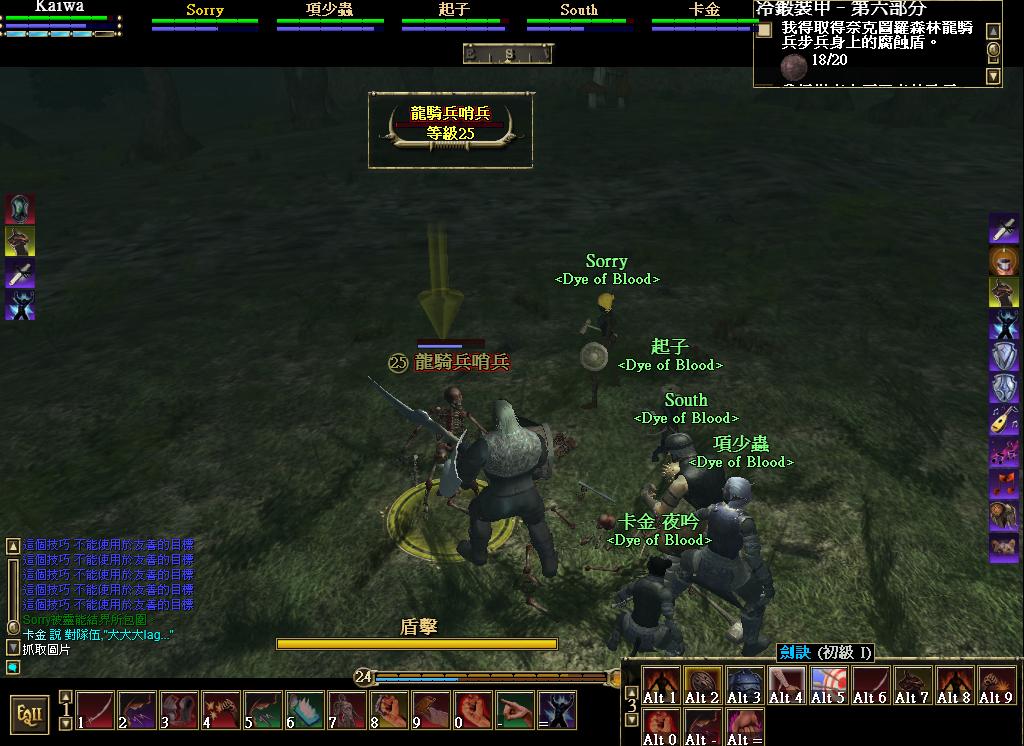Use the Alt 1 hotbar skill
Viewport: 1024px width, 746px height.
(660, 686)
